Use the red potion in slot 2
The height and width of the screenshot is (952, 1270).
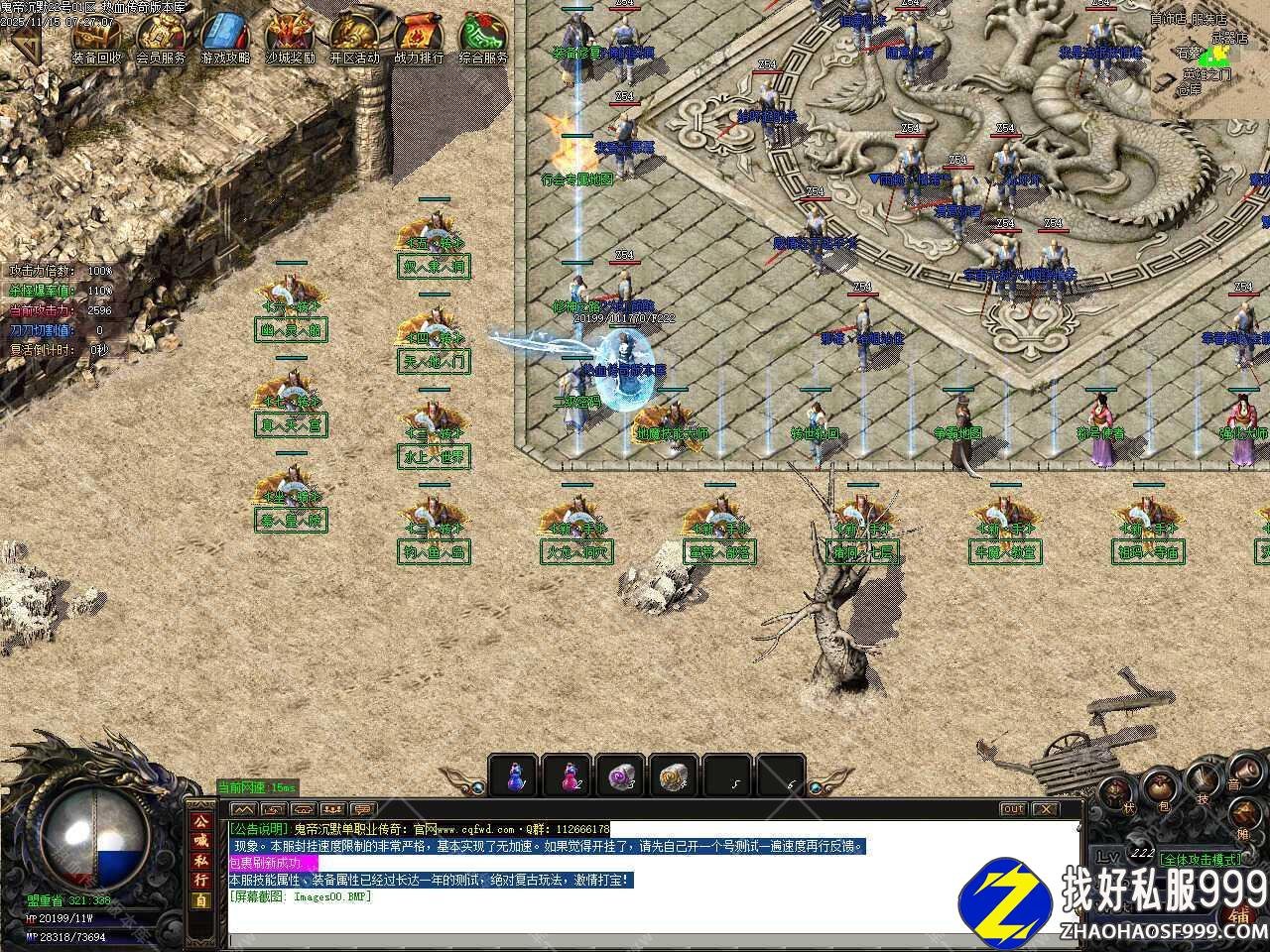tap(570, 774)
